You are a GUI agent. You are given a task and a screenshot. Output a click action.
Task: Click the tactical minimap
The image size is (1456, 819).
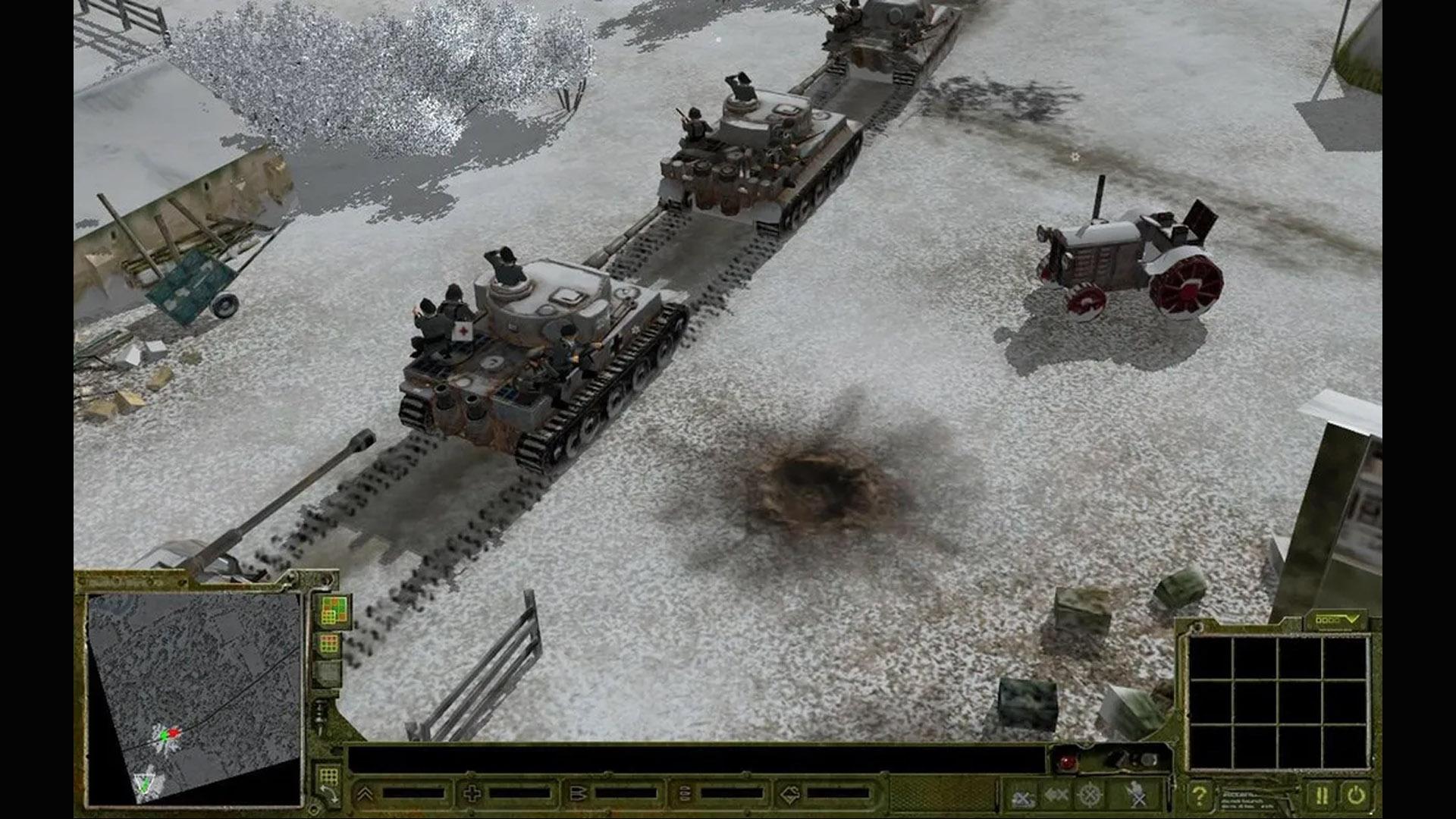click(194, 698)
